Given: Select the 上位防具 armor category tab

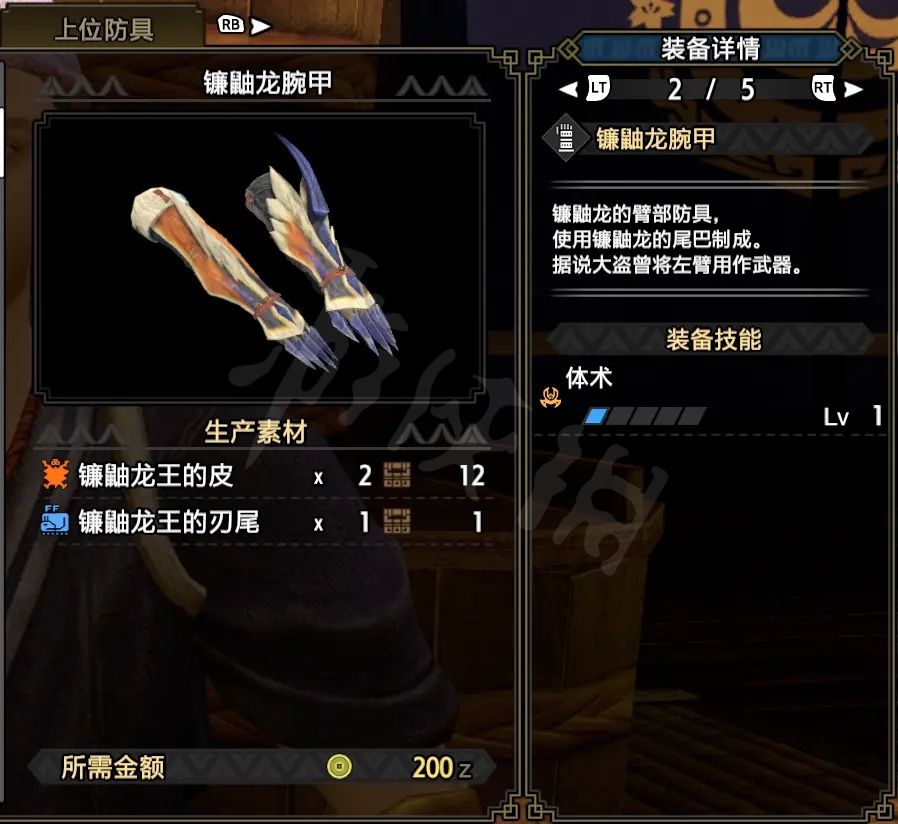Looking at the screenshot, I should (104, 29).
